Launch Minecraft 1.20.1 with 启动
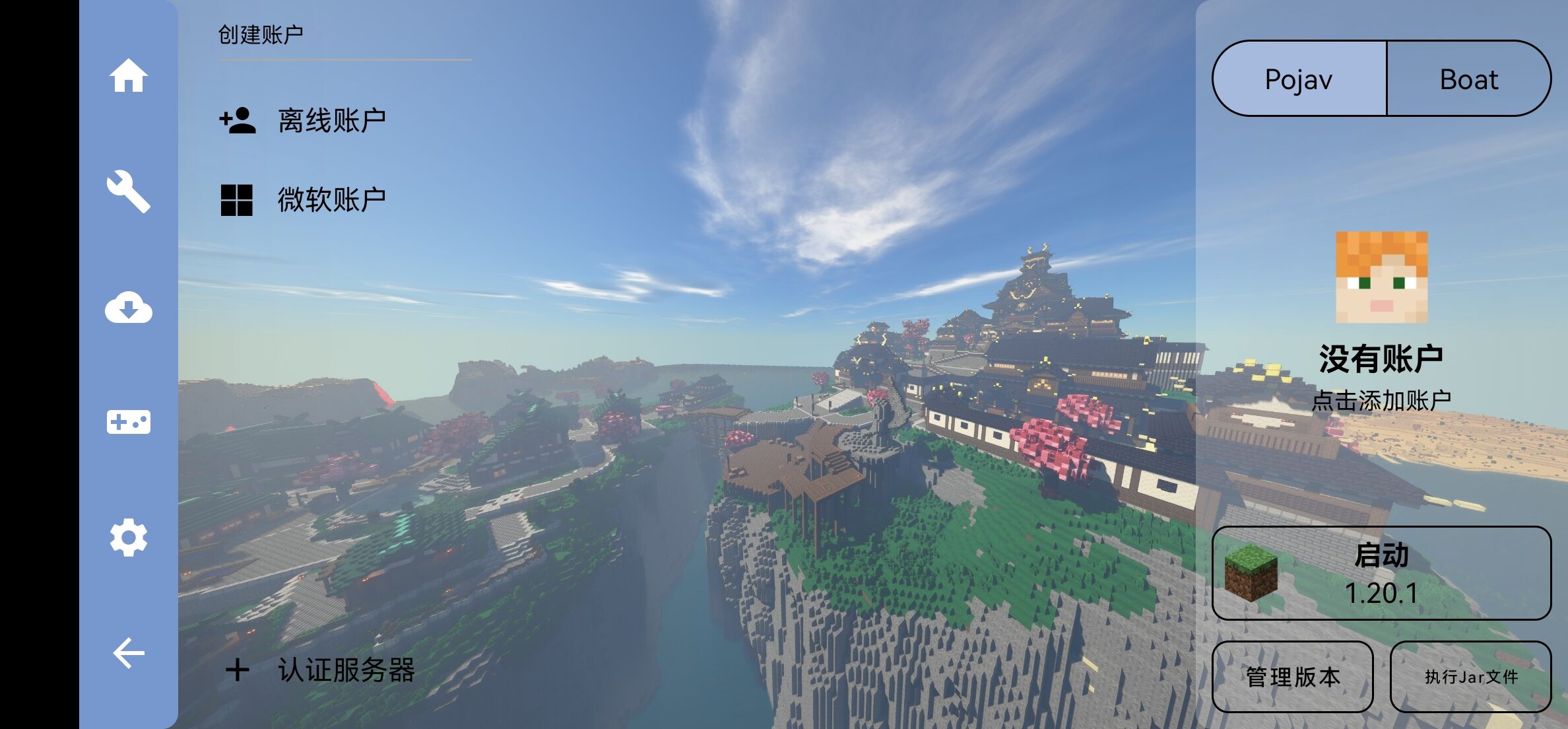 point(1381,573)
